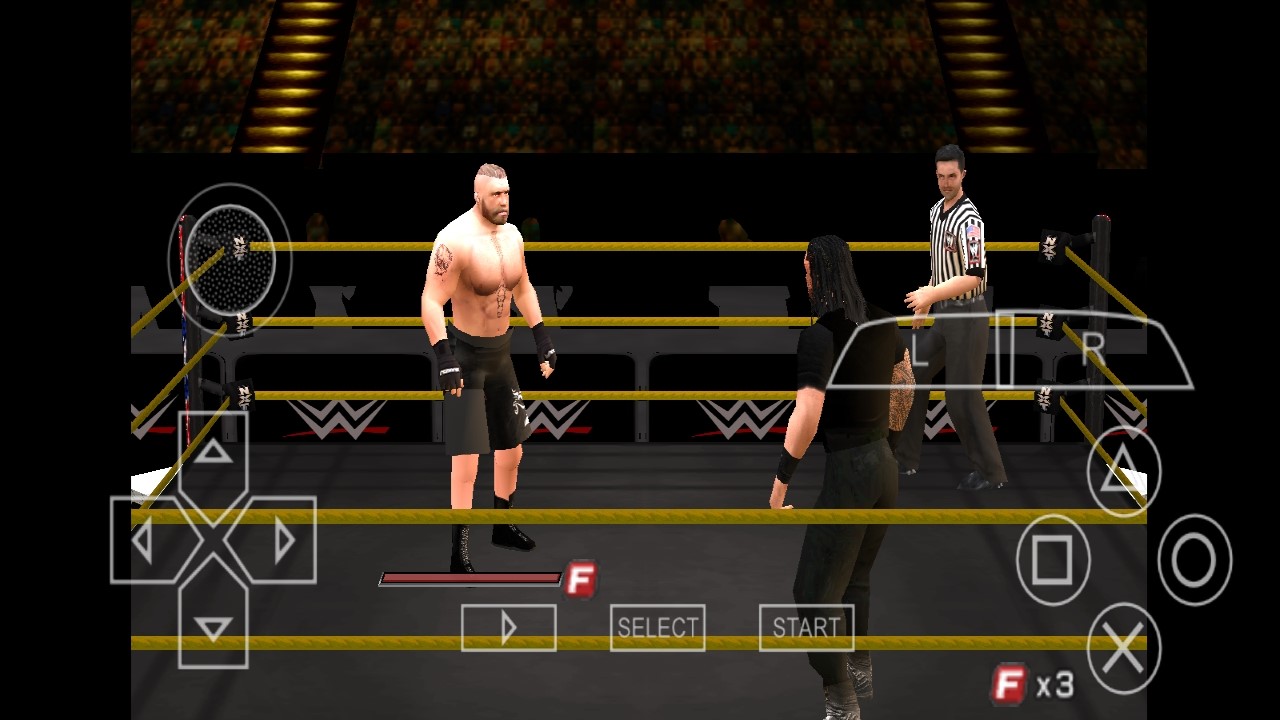This screenshot has width=1280, height=720.
Task: Touch the analog stick pad
Action: [229, 258]
